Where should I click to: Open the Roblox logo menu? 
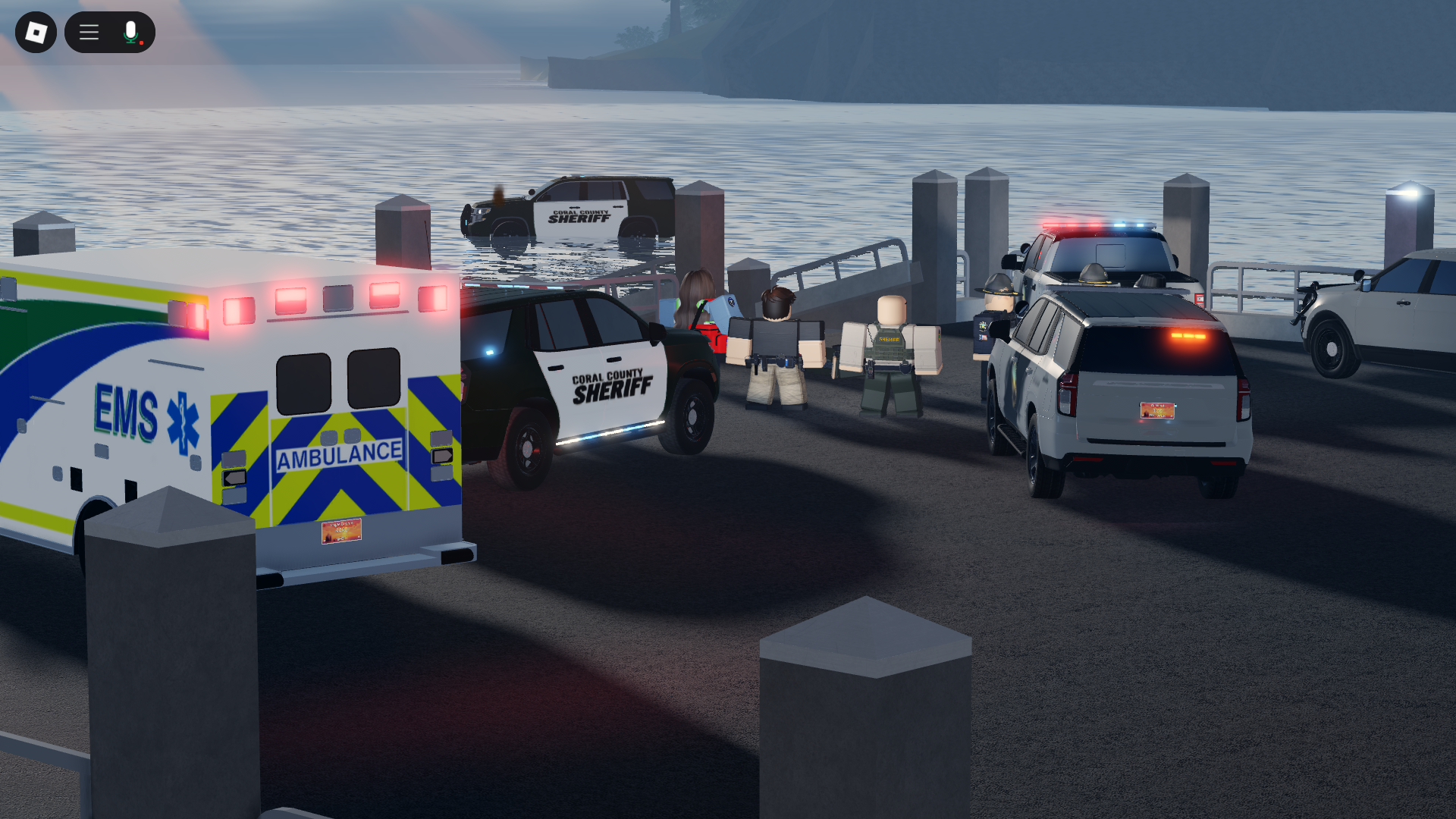(x=36, y=33)
